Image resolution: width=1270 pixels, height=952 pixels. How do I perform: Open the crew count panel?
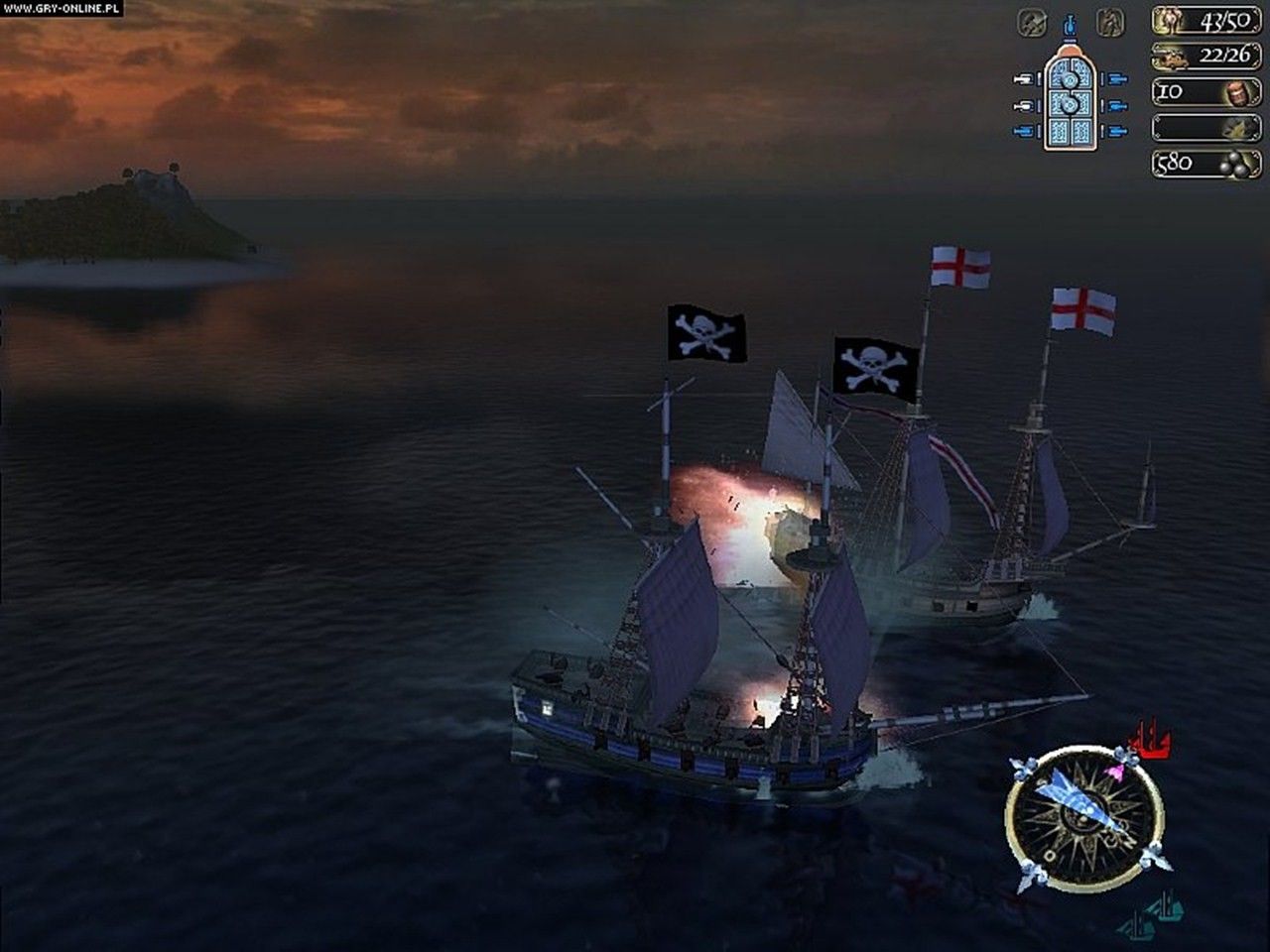[x=1206, y=21]
